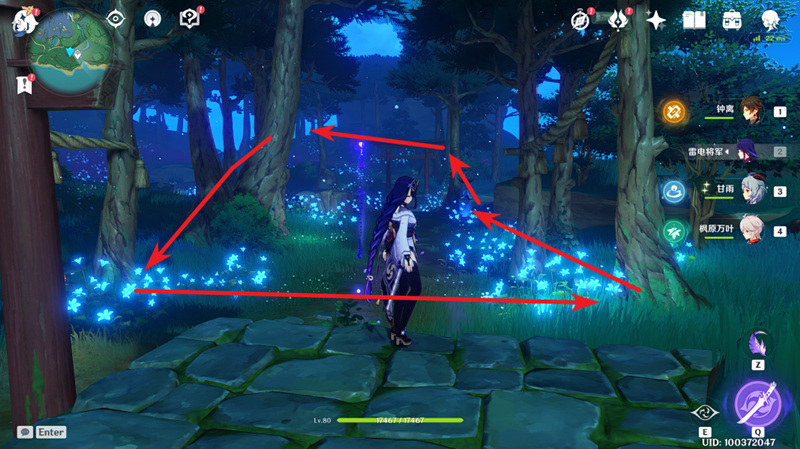Open the Wish four-pointed star icon
Image resolution: width=800 pixels, height=449 pixels.
656,20
